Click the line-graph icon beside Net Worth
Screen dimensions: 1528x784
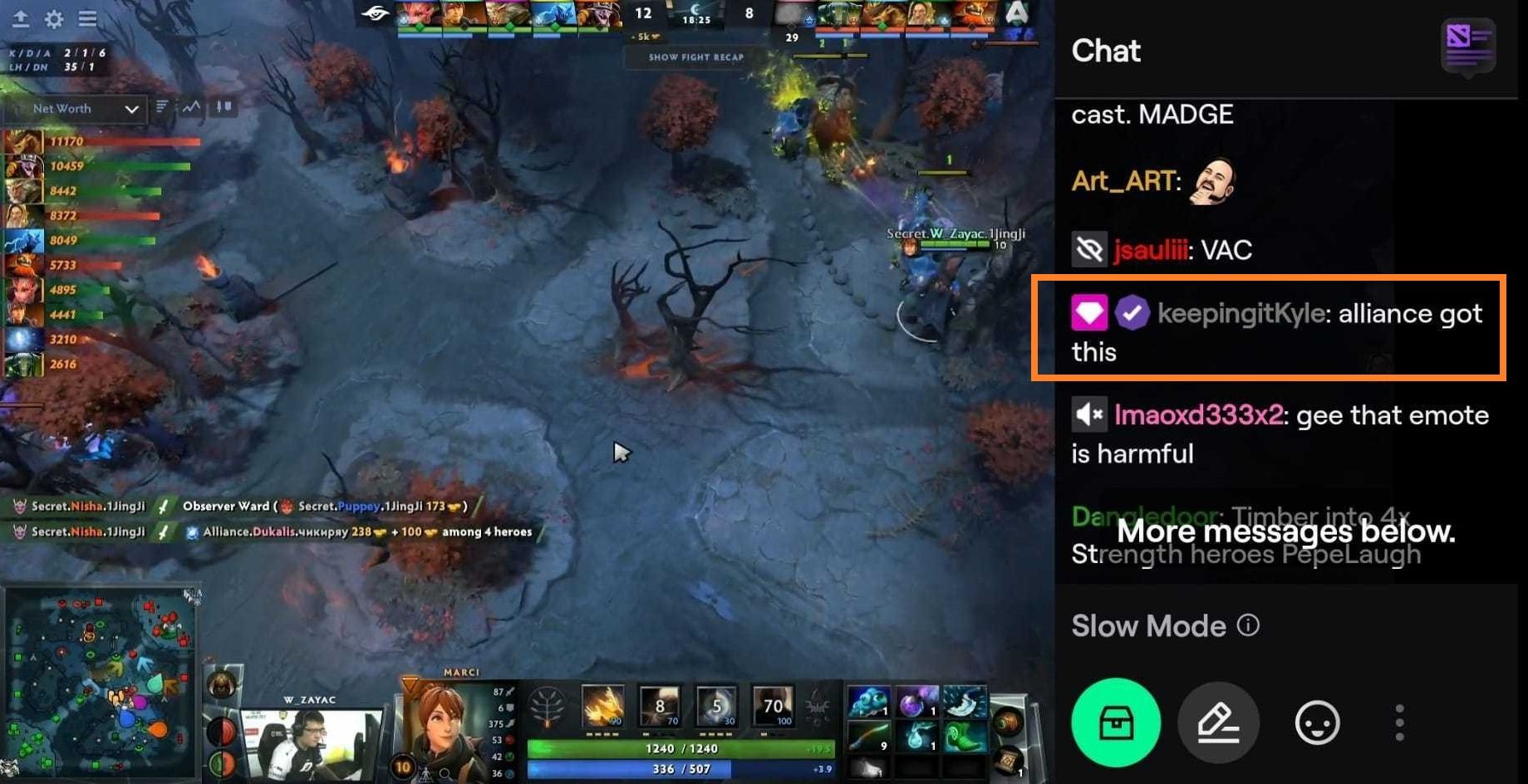coord(190,108)
